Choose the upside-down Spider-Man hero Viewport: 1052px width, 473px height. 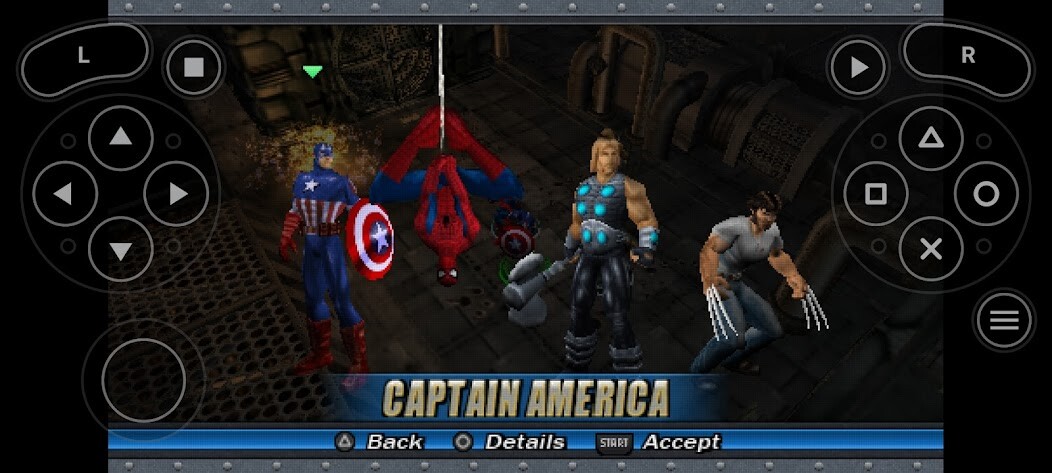(x=441, y=200)
